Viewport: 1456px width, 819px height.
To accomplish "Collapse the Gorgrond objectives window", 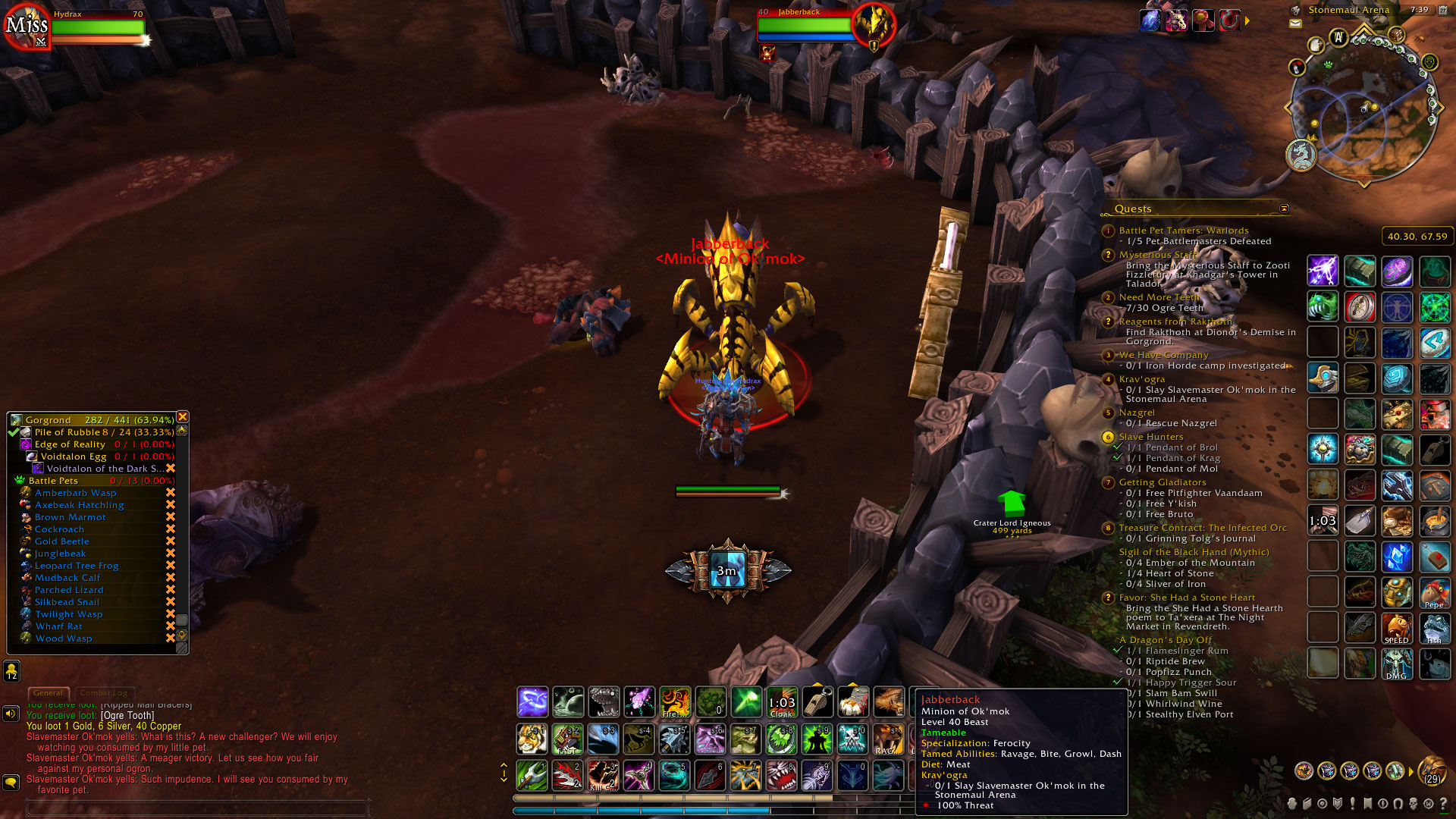I will [183, 417].
